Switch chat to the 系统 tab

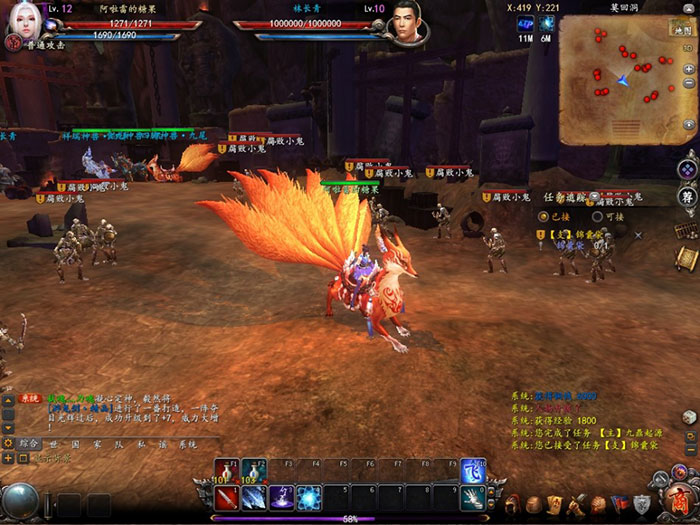click(x=188, y=443)
